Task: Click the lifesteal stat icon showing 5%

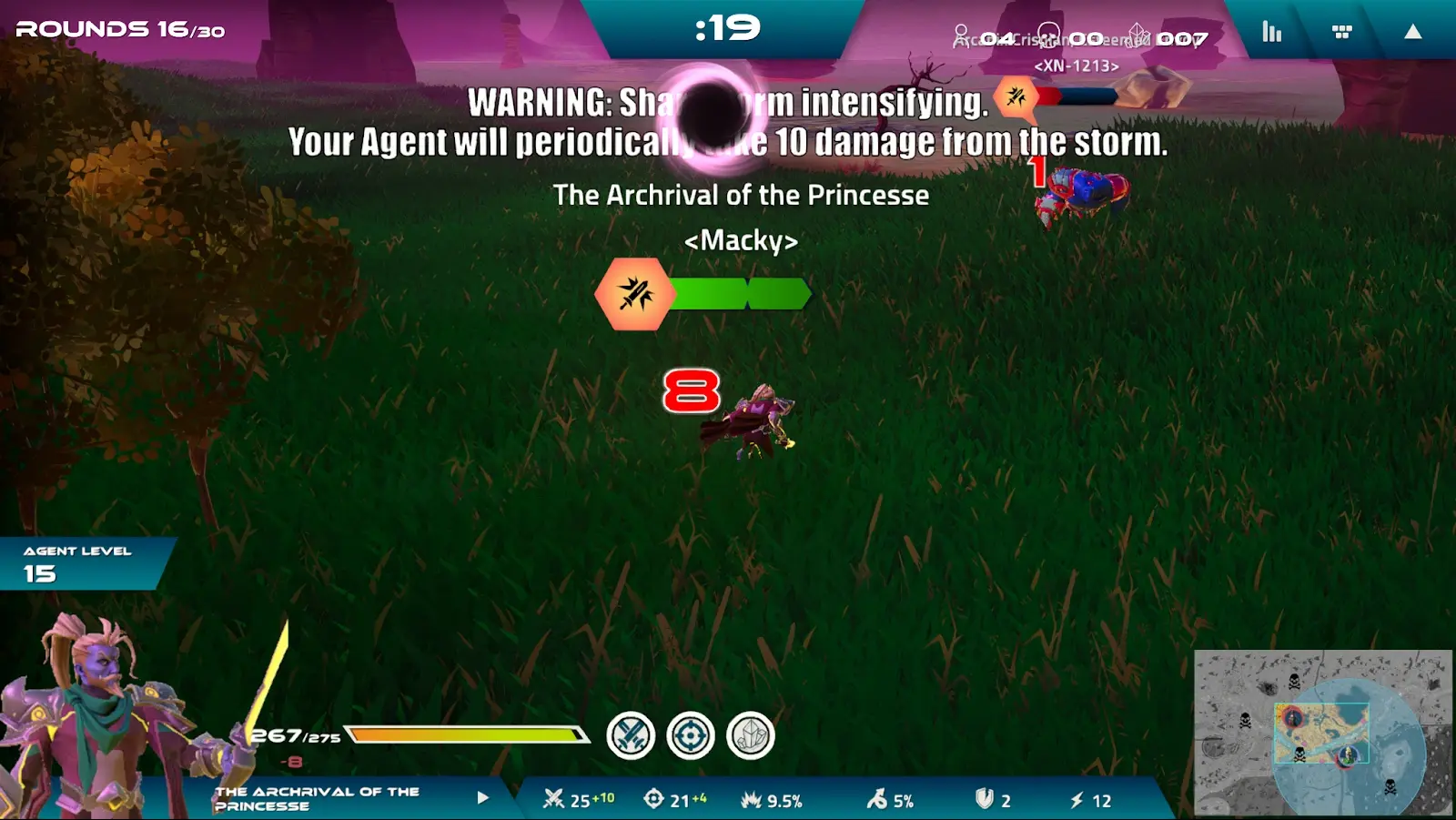Action: click(x=875, y=801)
